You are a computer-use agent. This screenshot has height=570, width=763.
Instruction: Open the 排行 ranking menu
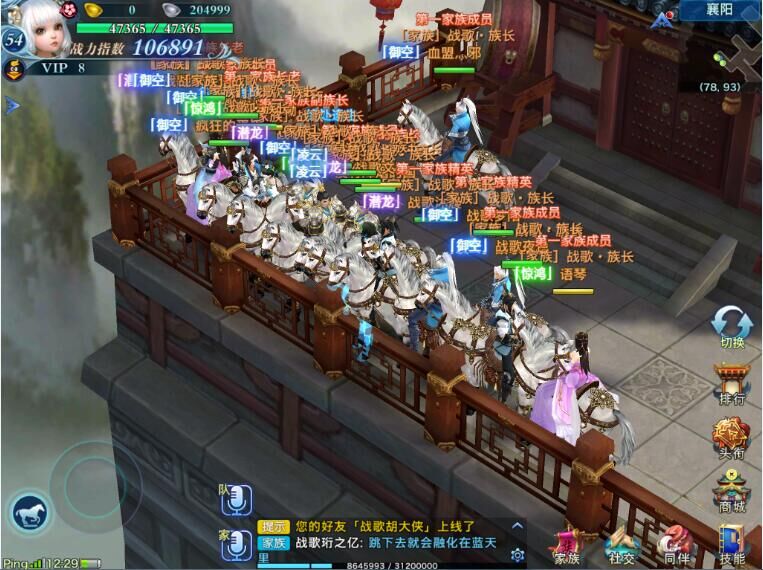732,384
